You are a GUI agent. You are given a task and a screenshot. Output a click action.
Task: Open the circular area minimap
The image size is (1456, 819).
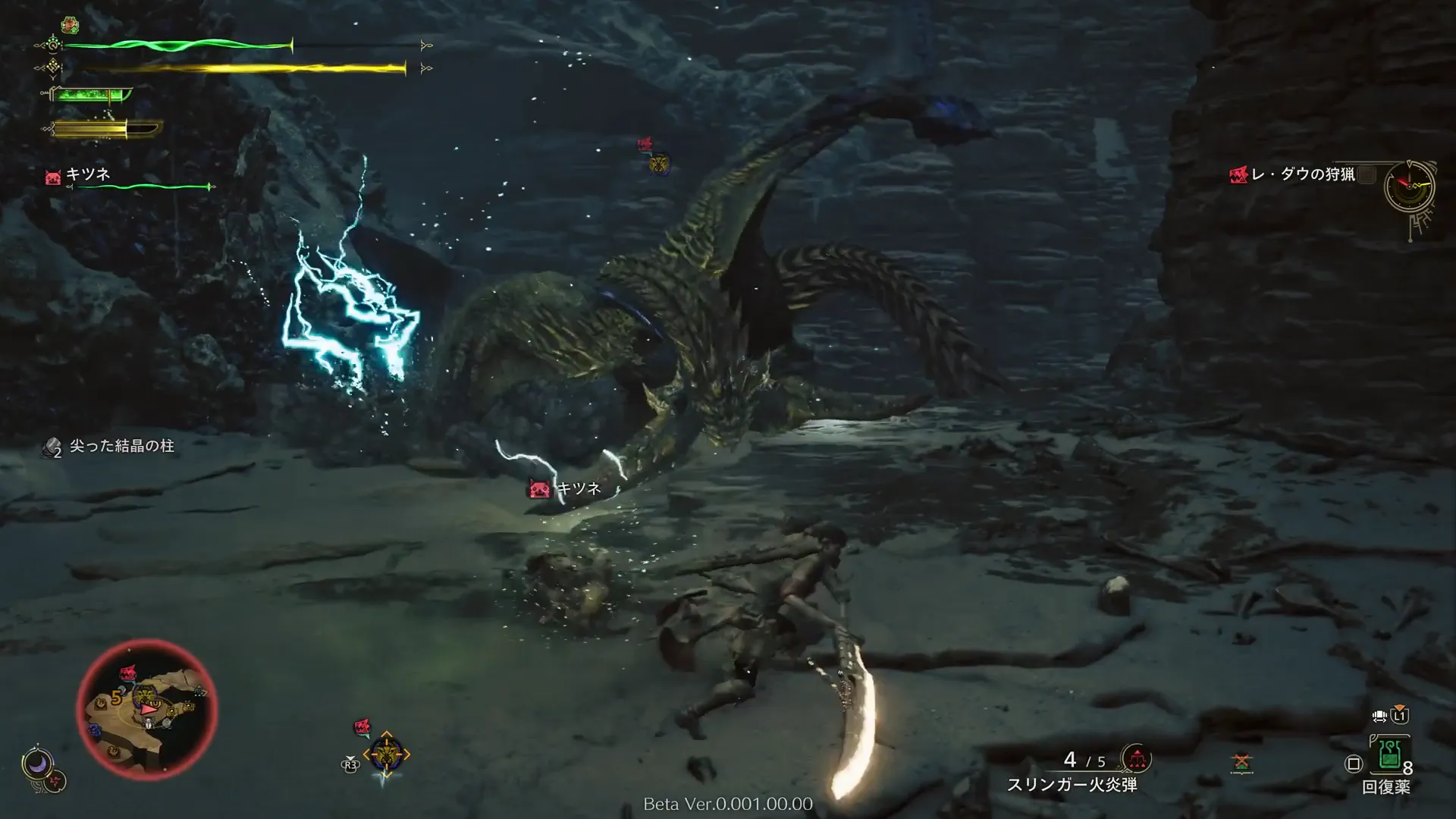pyautogui.click(x=147, y=707)
